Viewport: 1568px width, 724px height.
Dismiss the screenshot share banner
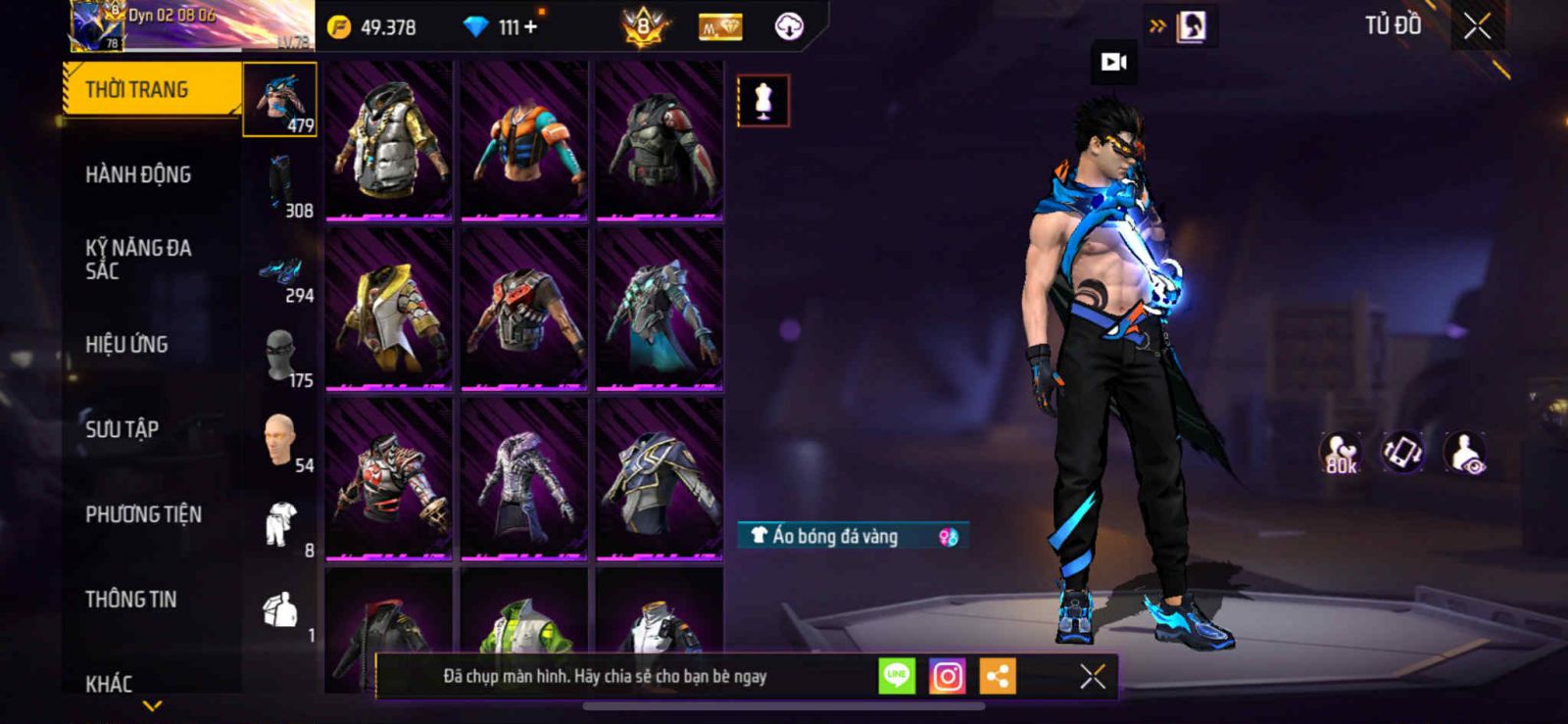coord(1092,676)
